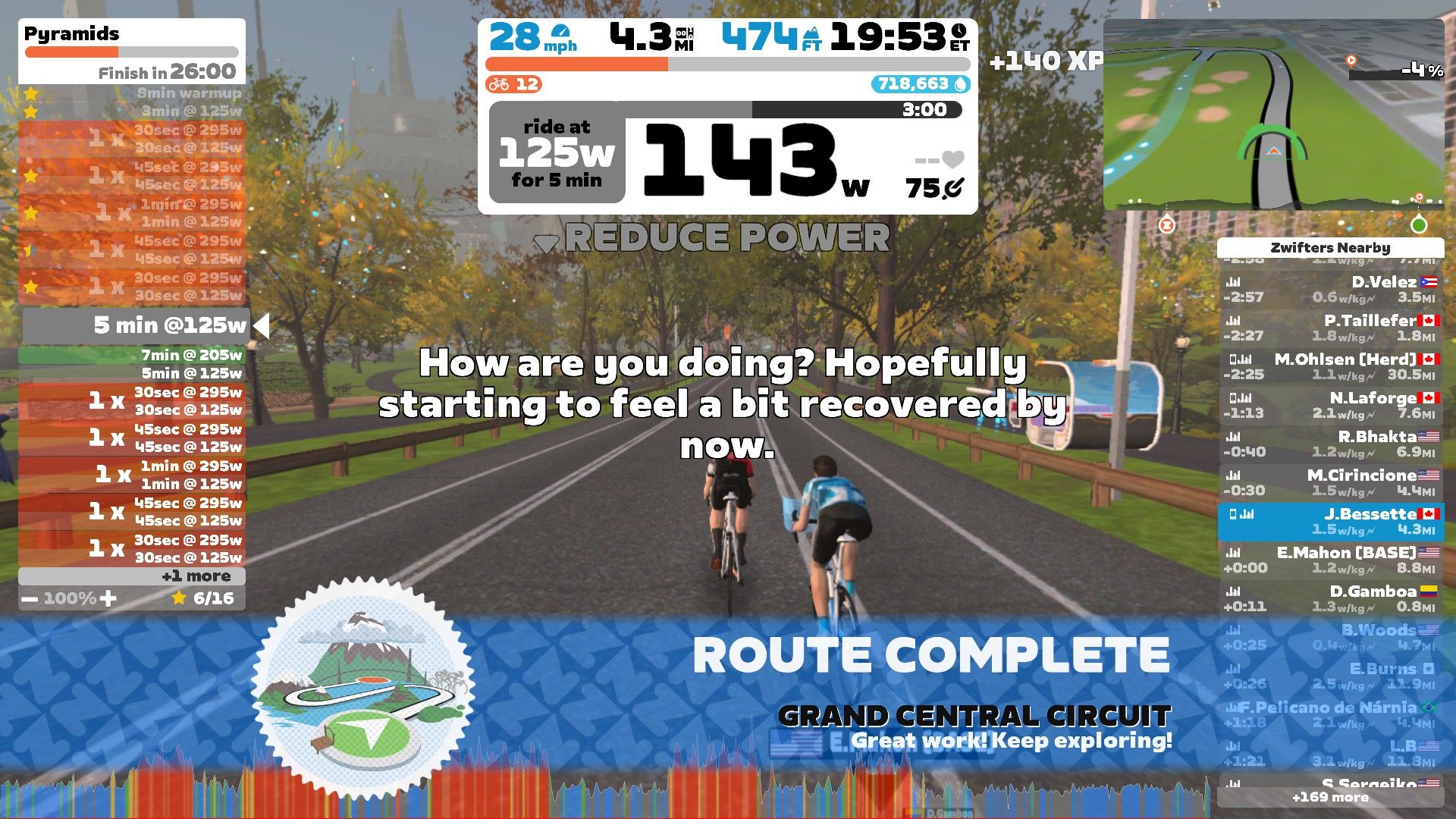
Task: Click the clock icon next to 19:53 ET
Action: tap(959, 32)
